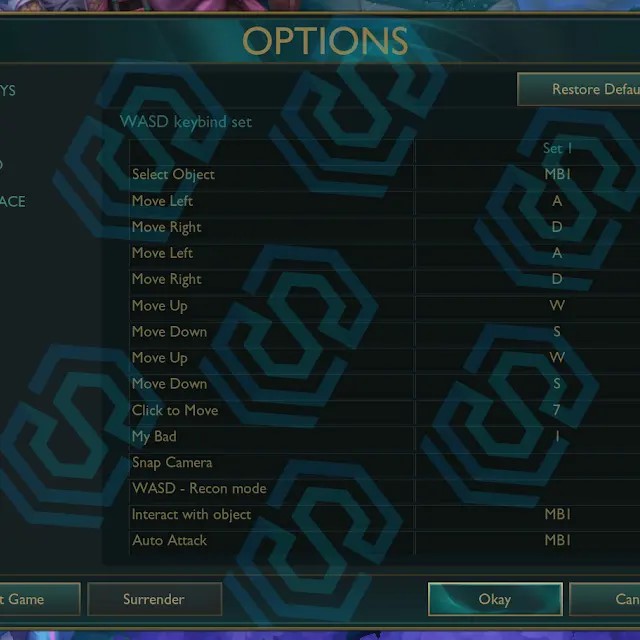
Task: Assign a key to Snap Camera
Action: click(557, 463)
